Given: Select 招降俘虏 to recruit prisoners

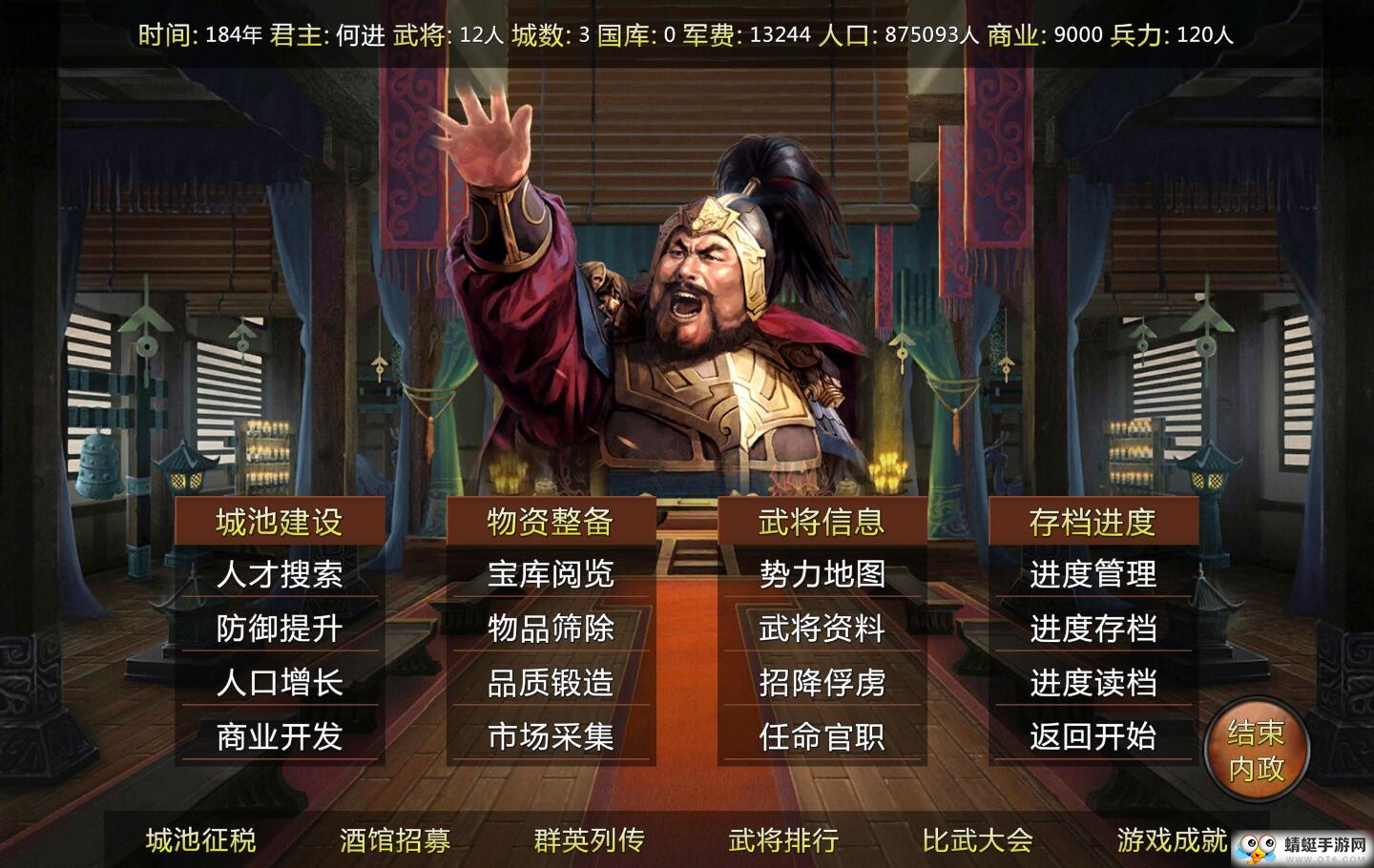Looking at the screenshot, I should (x=822, y=683).
